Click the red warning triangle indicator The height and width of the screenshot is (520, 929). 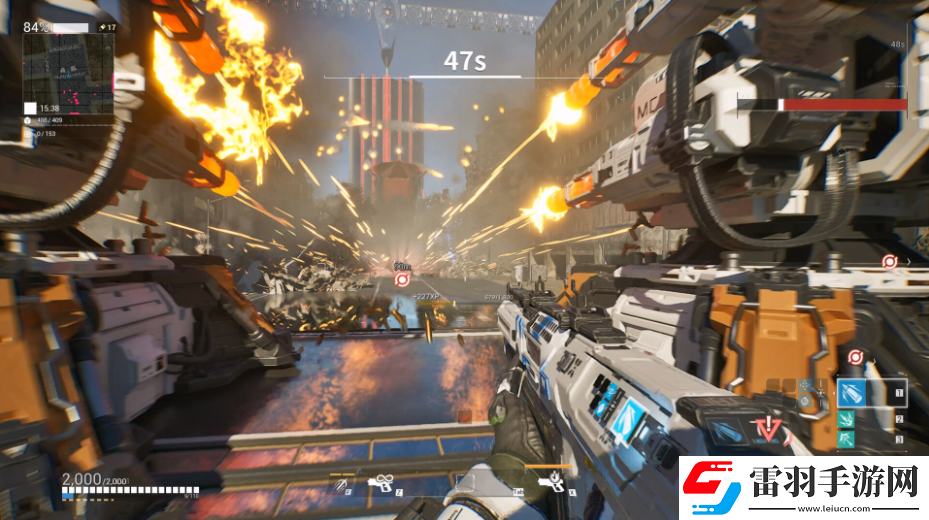(768, 430)
